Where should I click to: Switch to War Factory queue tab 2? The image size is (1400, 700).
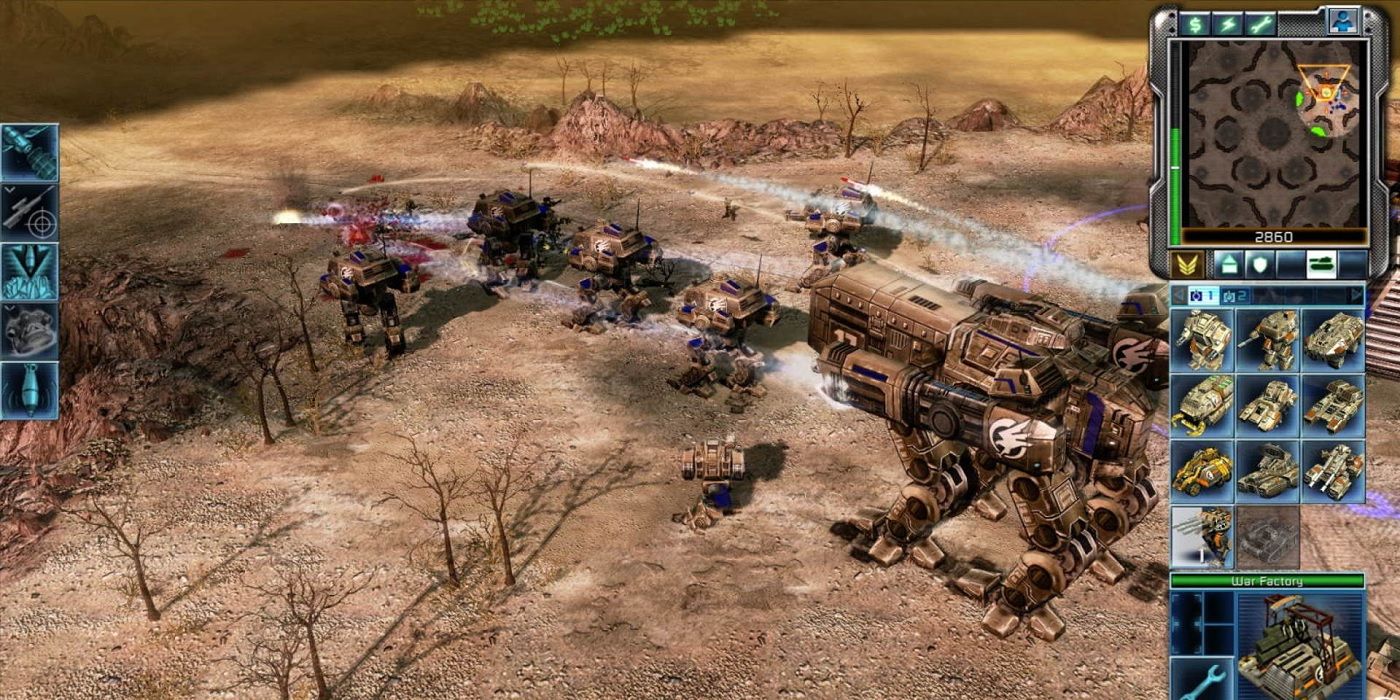(1236, 295)
